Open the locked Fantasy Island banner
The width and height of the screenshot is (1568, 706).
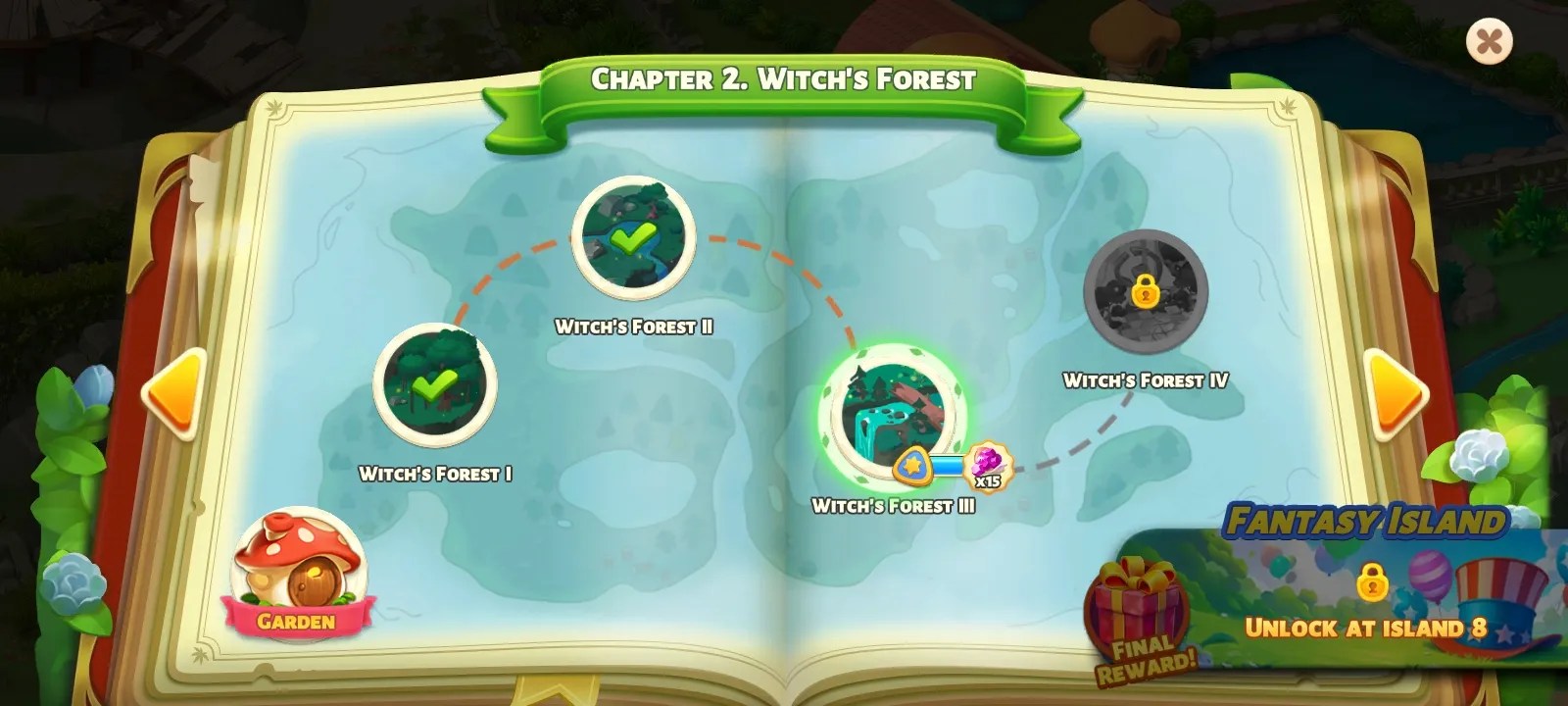pyautogui.click(x=1372, y=588)
